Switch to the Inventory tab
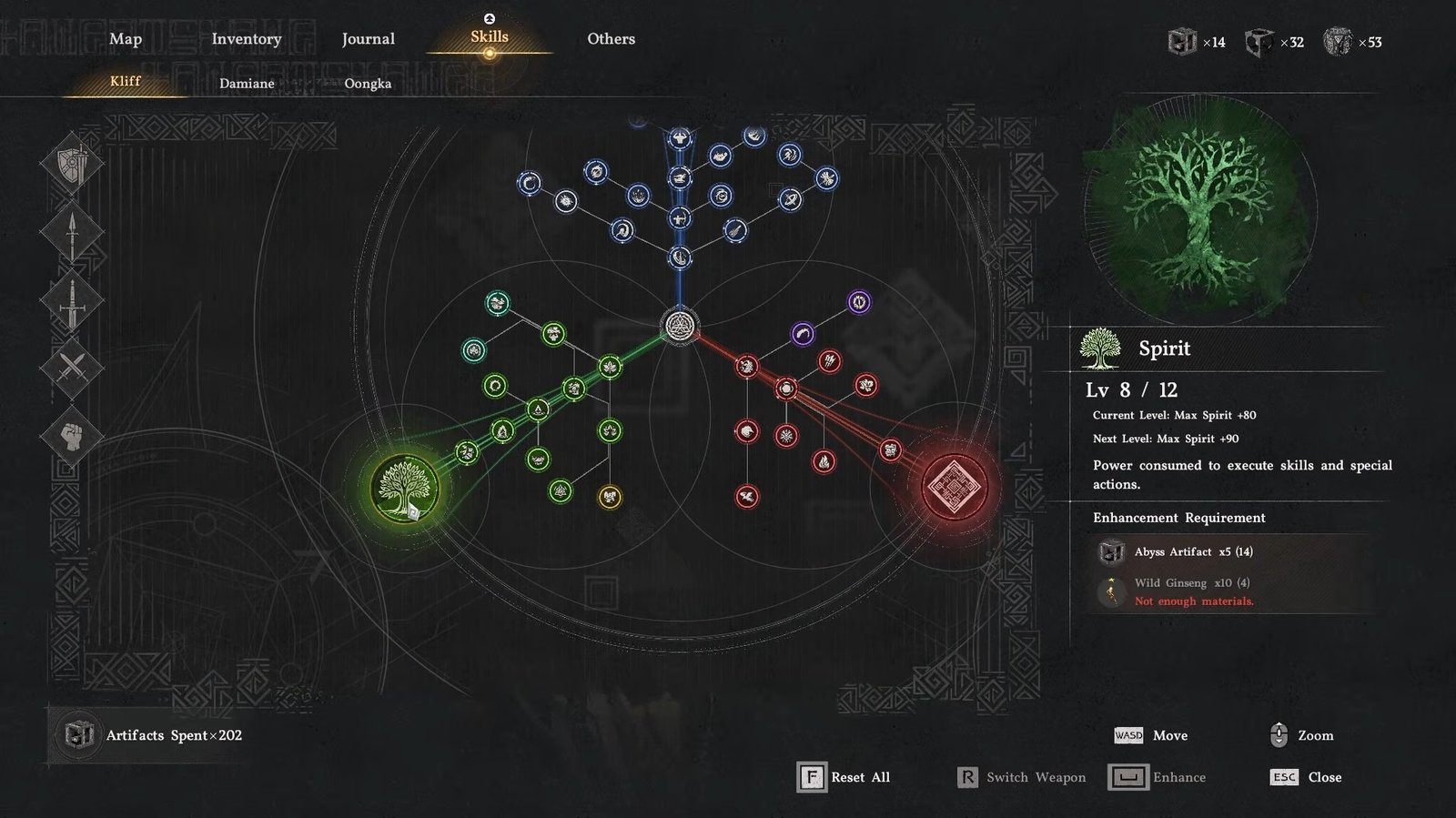1456x818 pixels. 247,39
